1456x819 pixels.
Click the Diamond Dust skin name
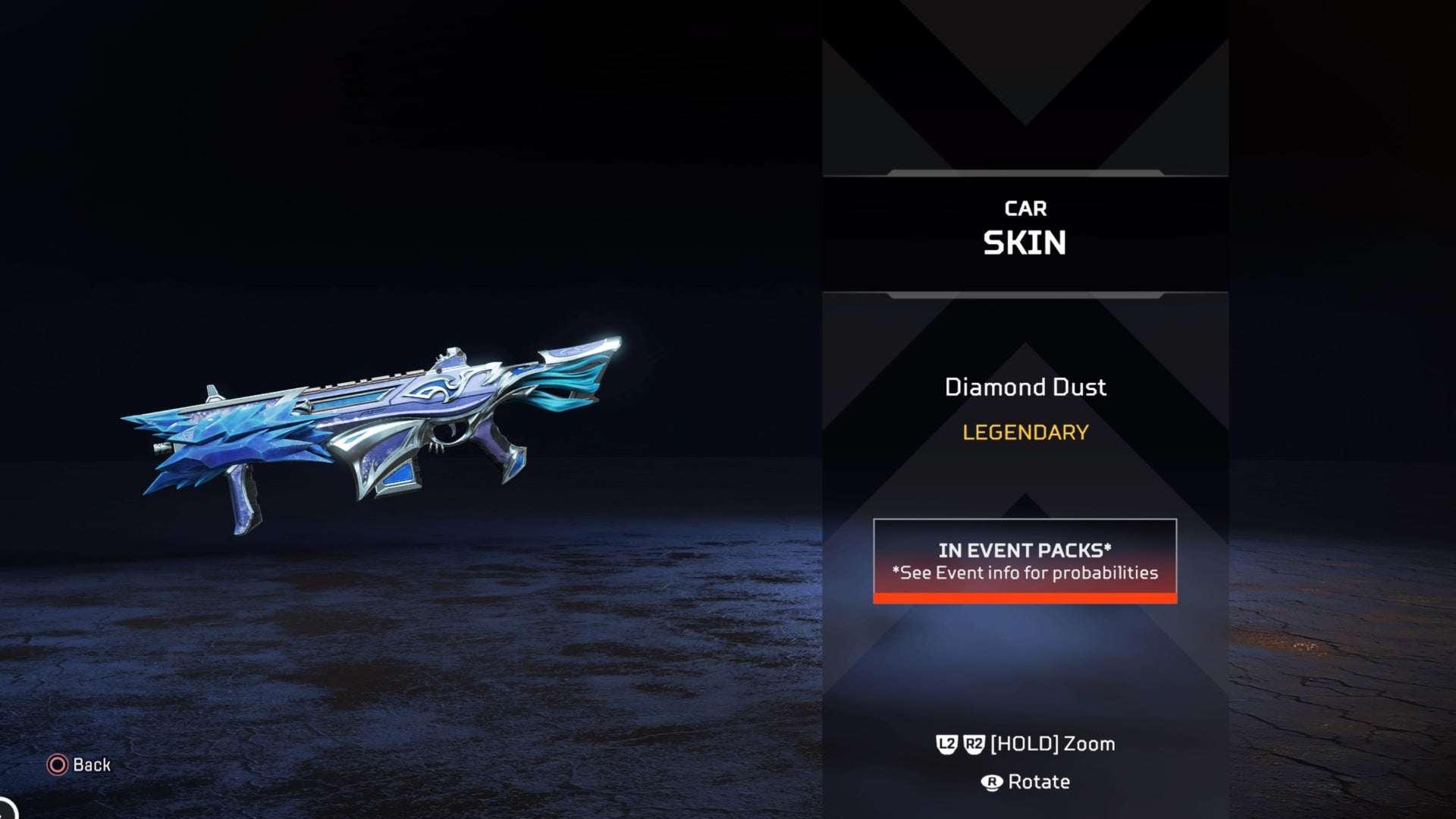(1025, 388)
